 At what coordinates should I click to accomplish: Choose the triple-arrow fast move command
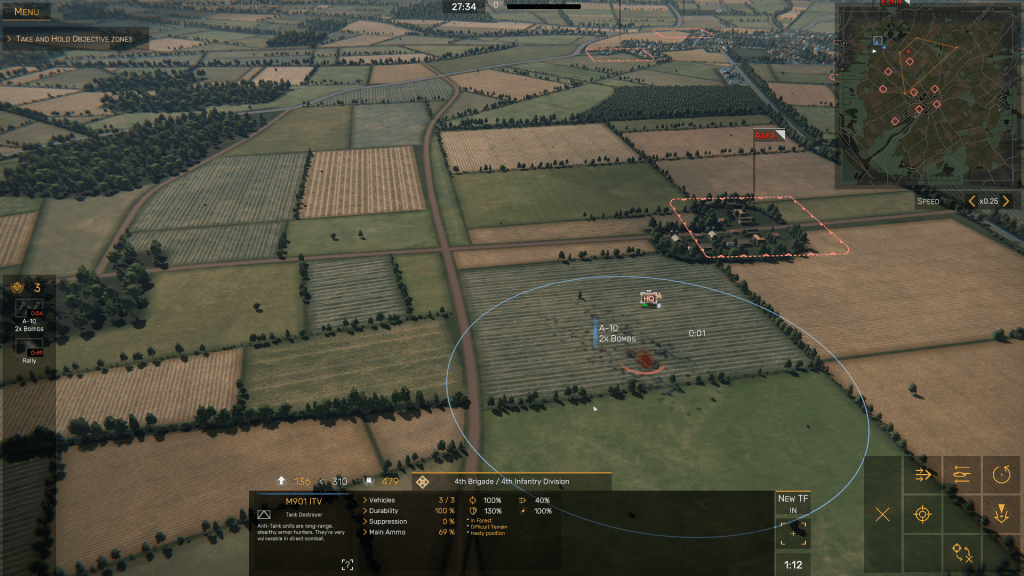coord(923,474)
